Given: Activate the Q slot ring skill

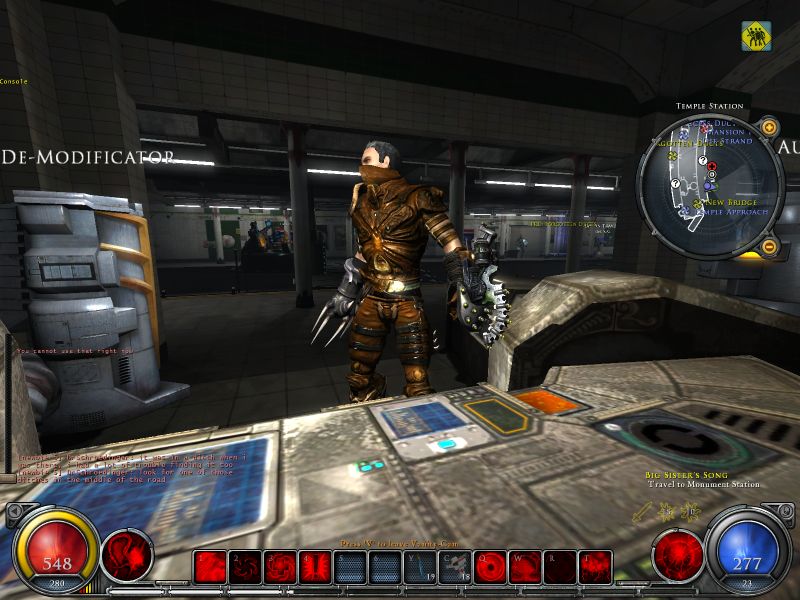Looking at the screenshot, I should [491, 567].
